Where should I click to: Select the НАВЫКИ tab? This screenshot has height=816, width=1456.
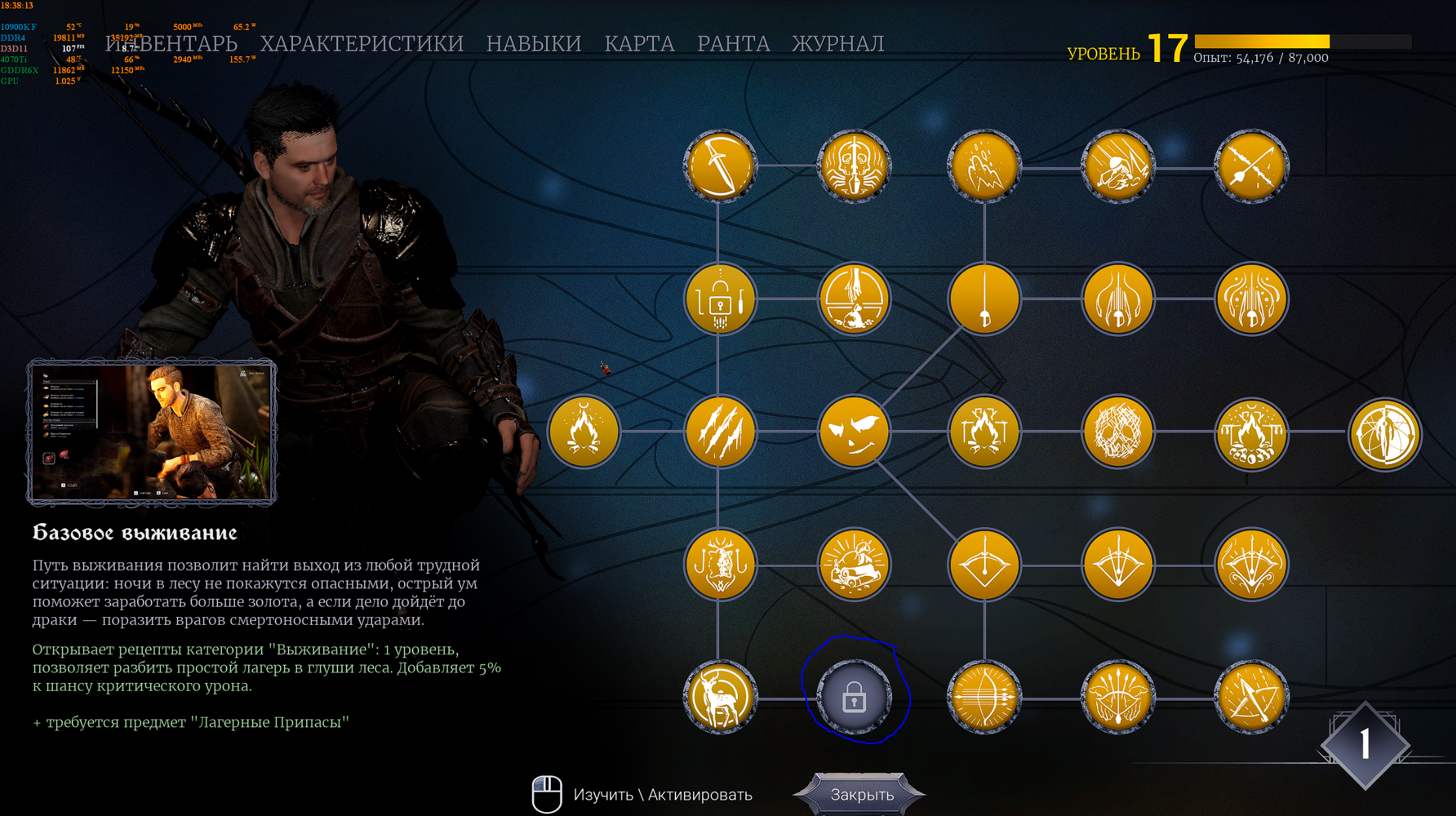(x=533, y=44)
